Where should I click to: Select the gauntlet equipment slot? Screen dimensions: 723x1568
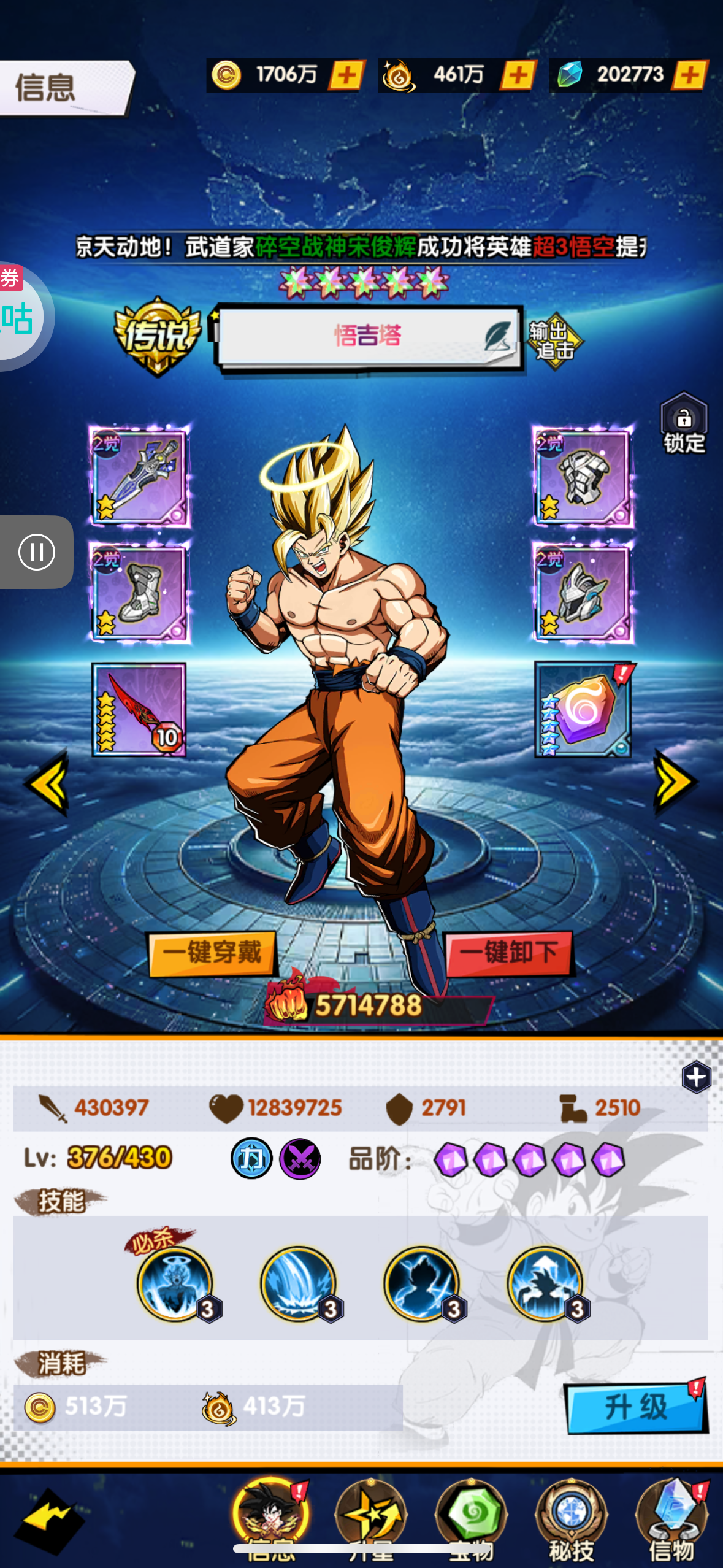click(583, 477)
